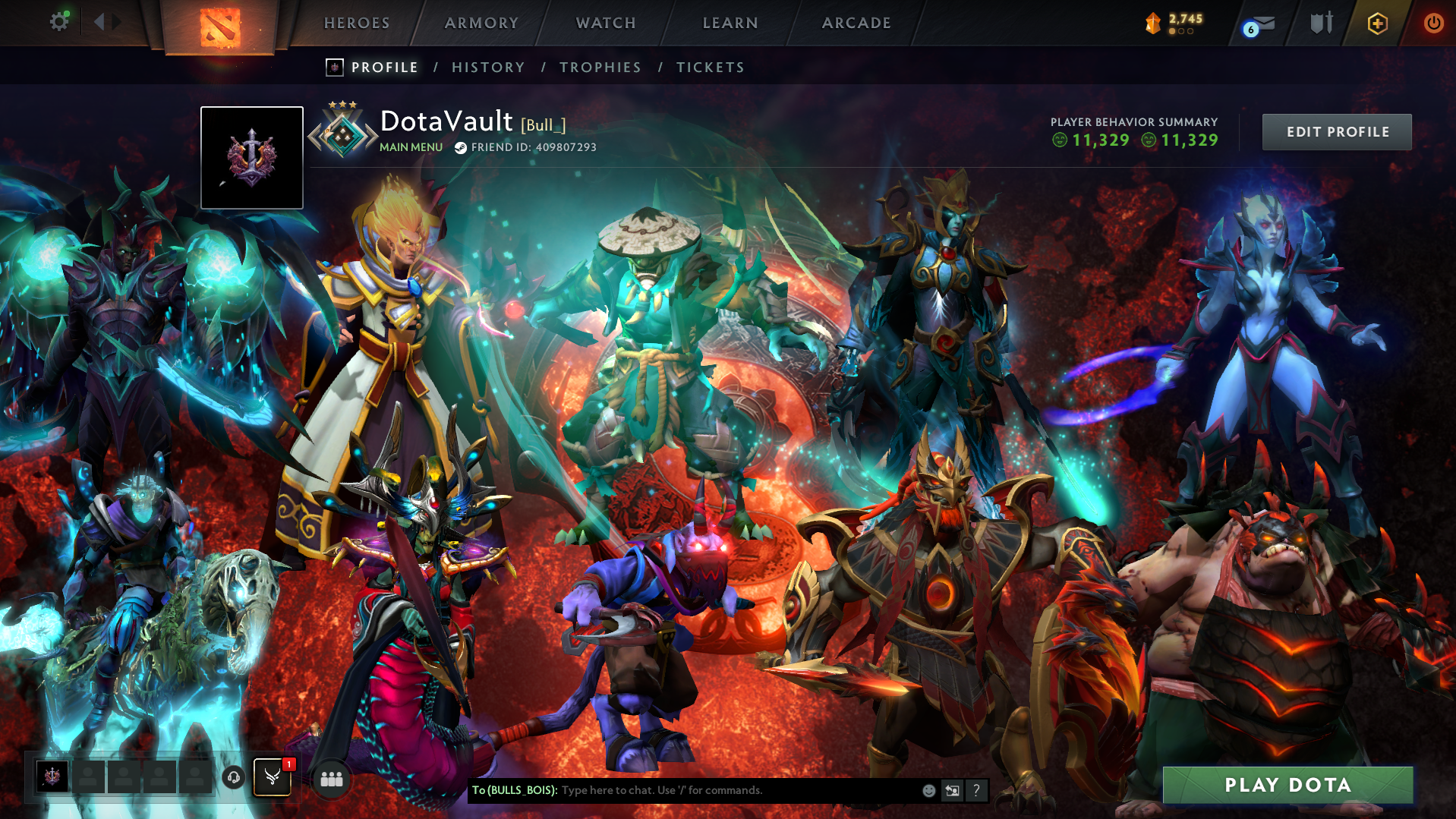Open the Armory menu
Viewport: 1456px width, 819px height.
click(x=481, y=23)
